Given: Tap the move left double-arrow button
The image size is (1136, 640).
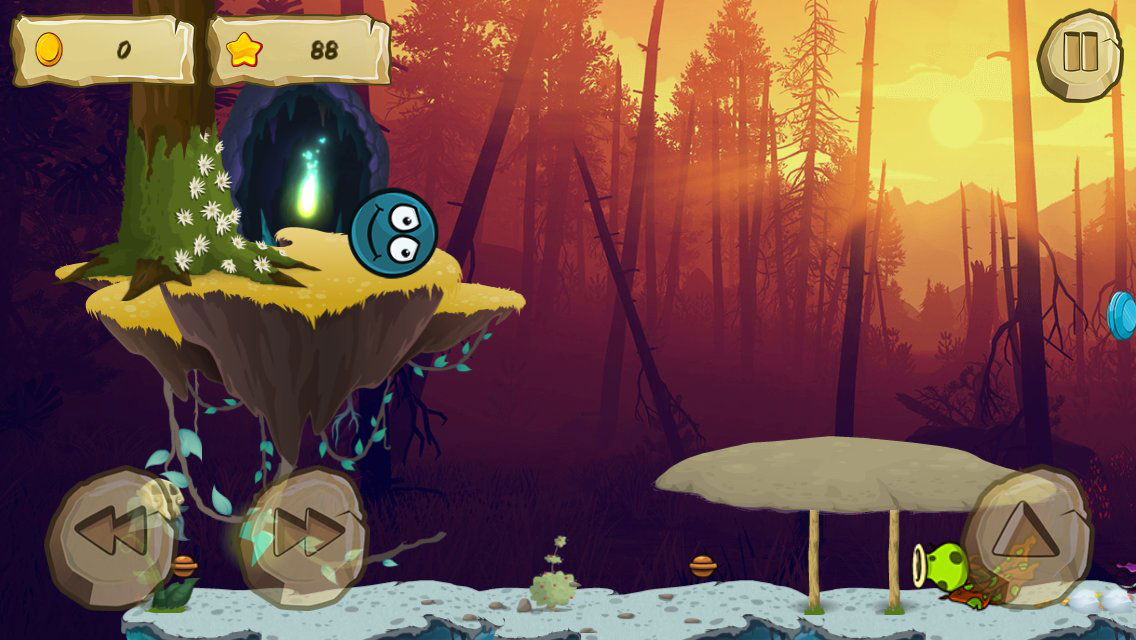Looking at the screenshot, I should [110, 533].
